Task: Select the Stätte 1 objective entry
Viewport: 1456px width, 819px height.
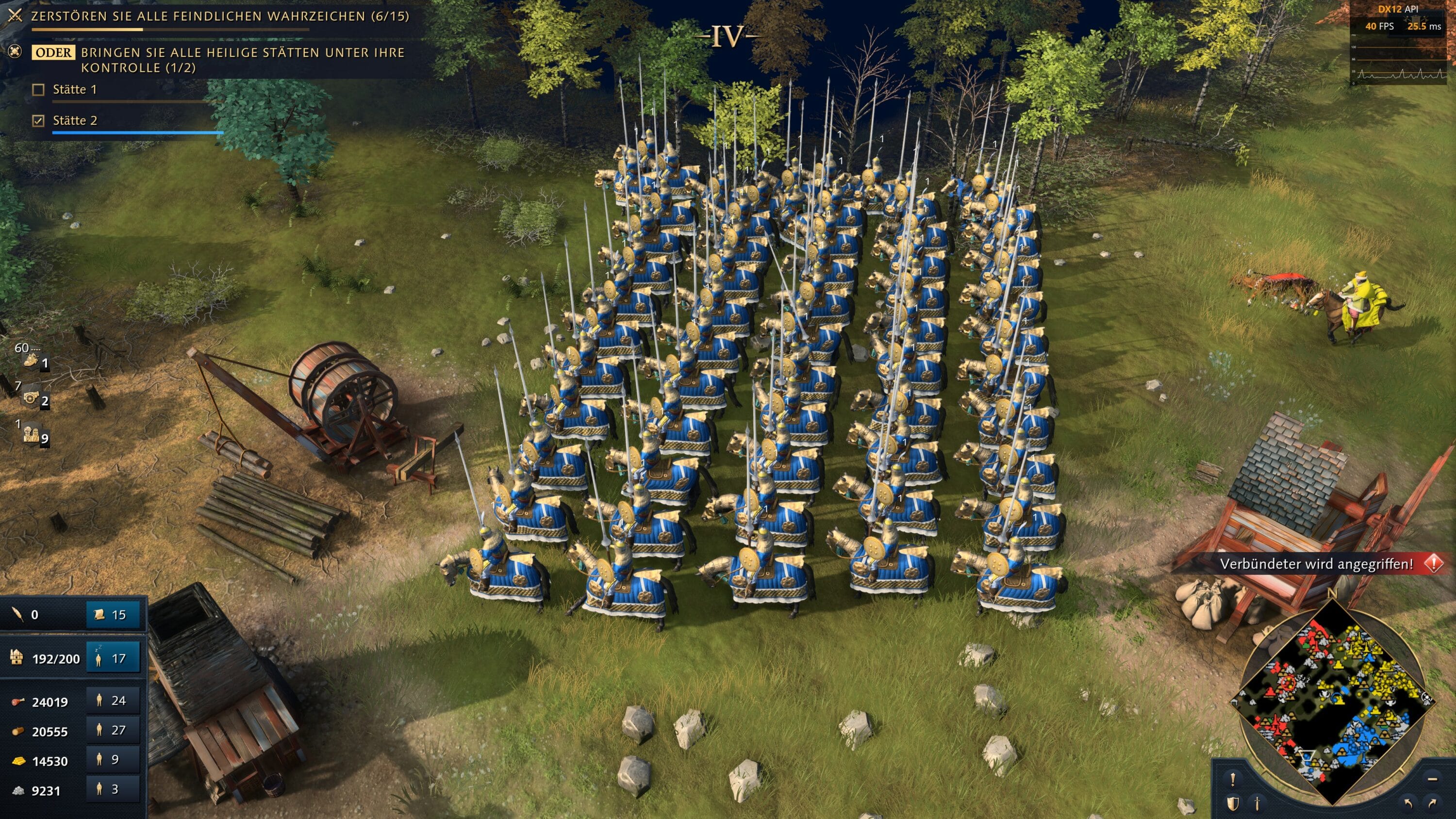Action: click(x=75, y=90)
